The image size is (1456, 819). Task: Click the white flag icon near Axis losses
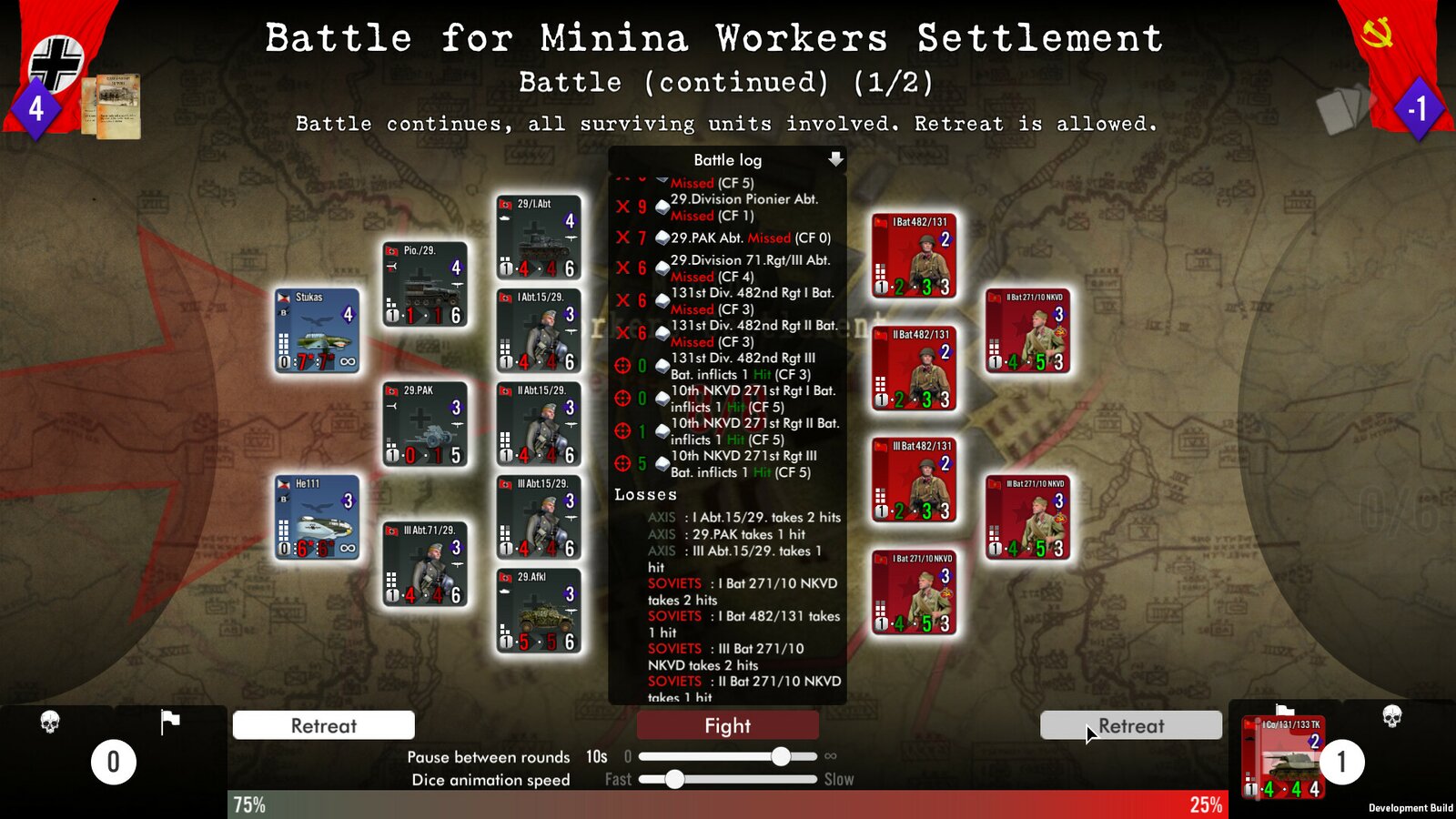pos(167,722)
